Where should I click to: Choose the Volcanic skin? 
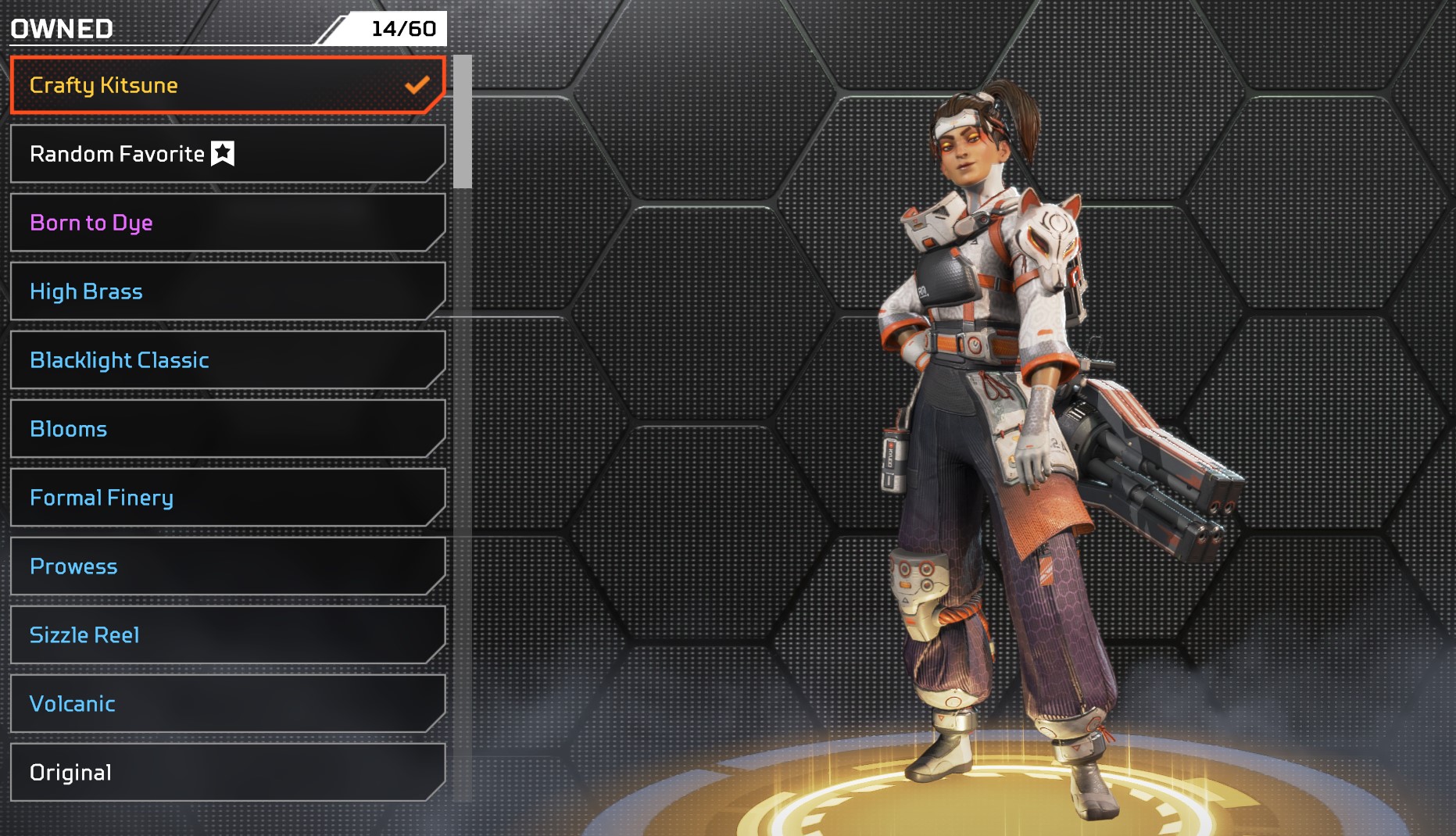227,704
